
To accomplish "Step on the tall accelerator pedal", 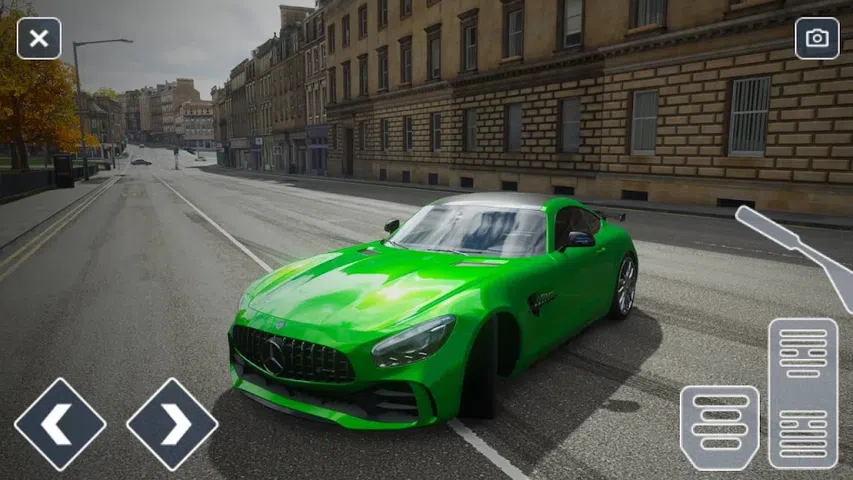I will 803,393.
